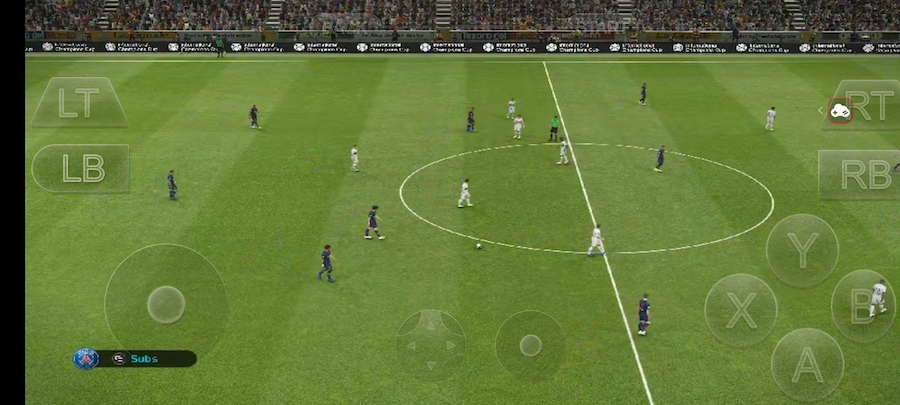Touch the right virtual analog stick
900x405 pixels.
coord(530,345)
